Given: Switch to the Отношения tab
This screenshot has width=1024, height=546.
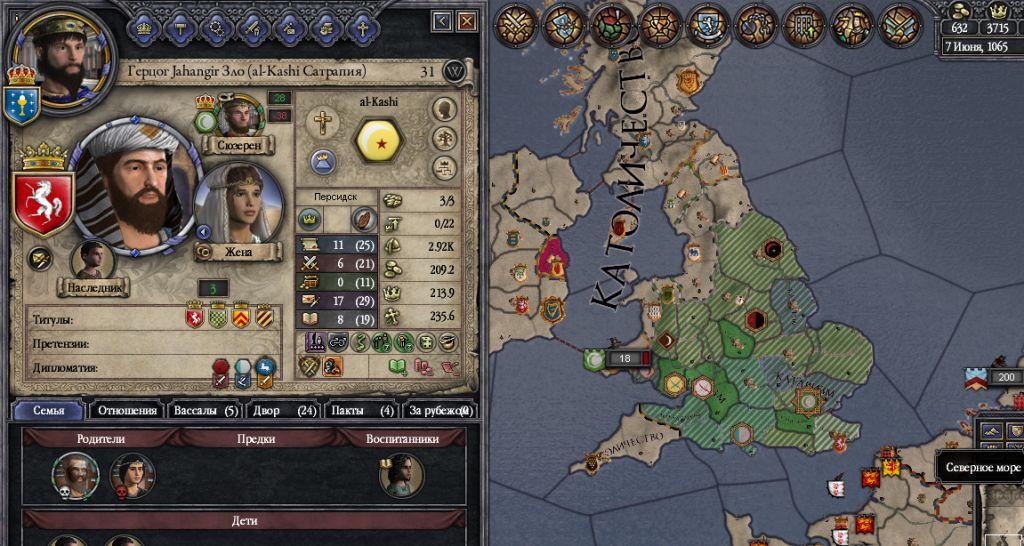Looking at the screenshot, I should click(126, 410).
